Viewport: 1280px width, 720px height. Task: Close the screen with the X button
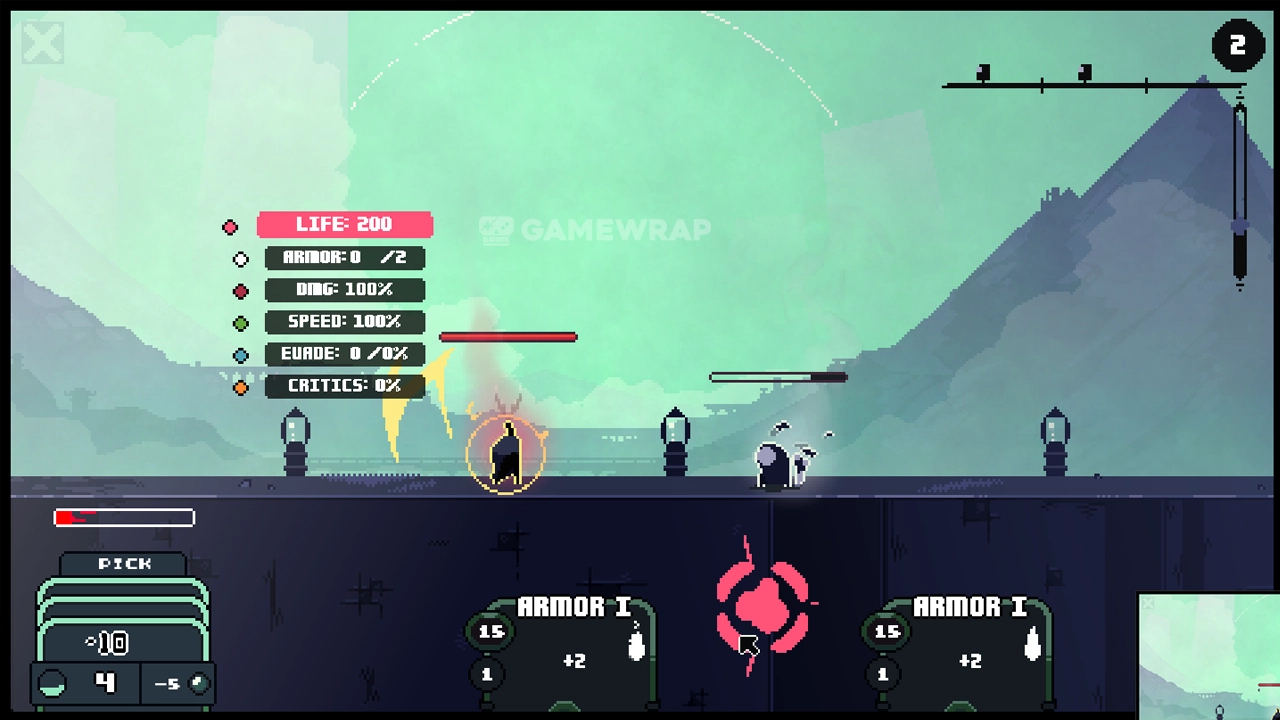(43, 44)
